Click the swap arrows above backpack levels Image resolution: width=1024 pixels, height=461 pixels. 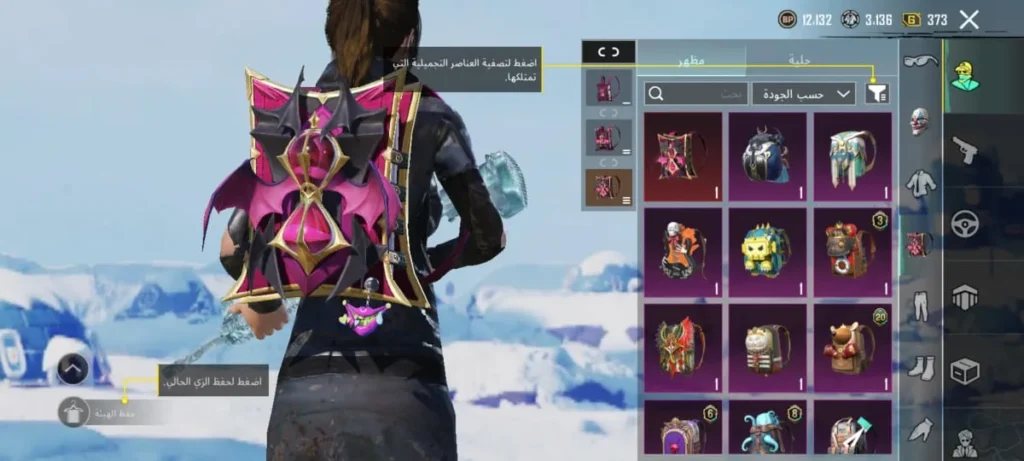(x=608, y=52)
